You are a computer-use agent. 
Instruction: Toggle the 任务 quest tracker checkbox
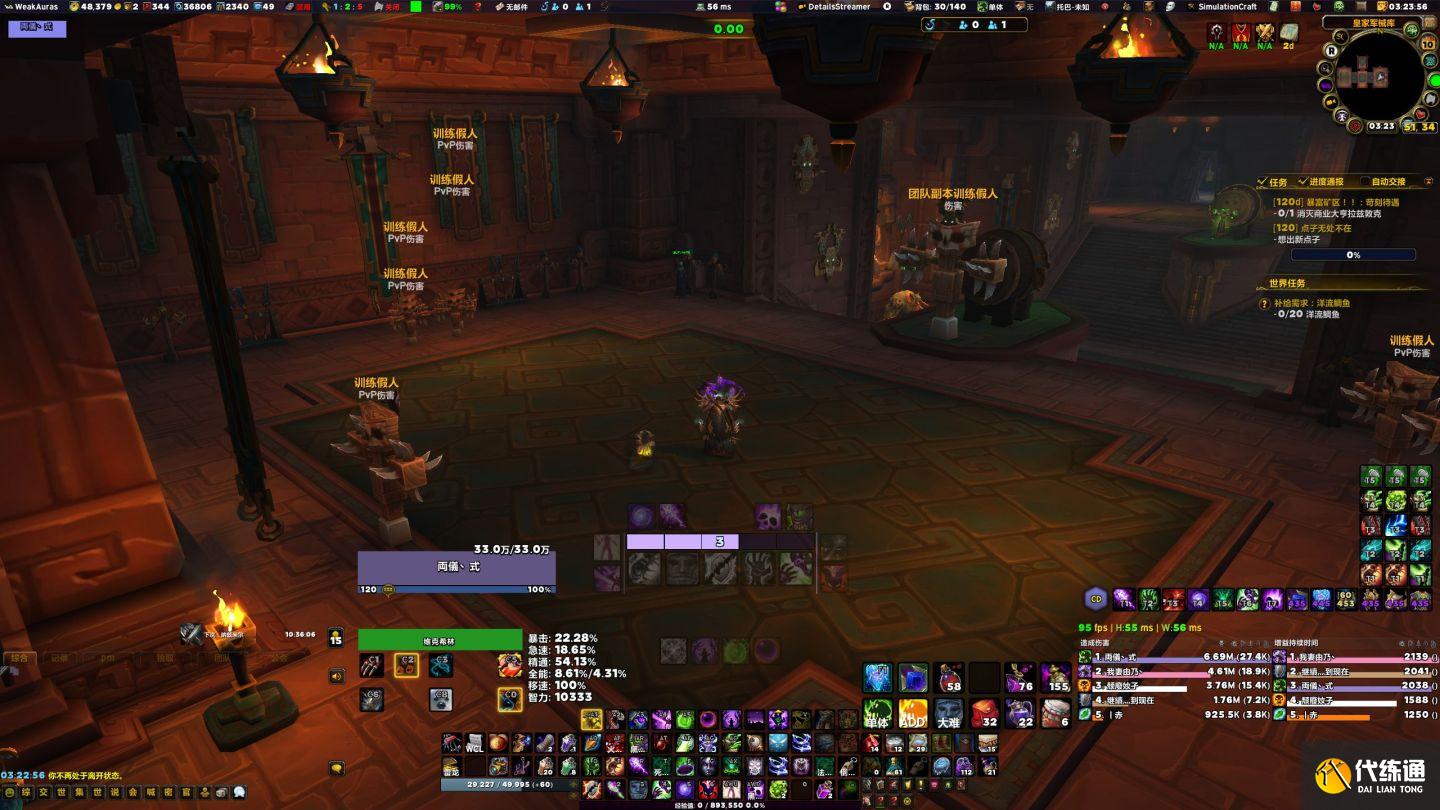pos(1263,182)
